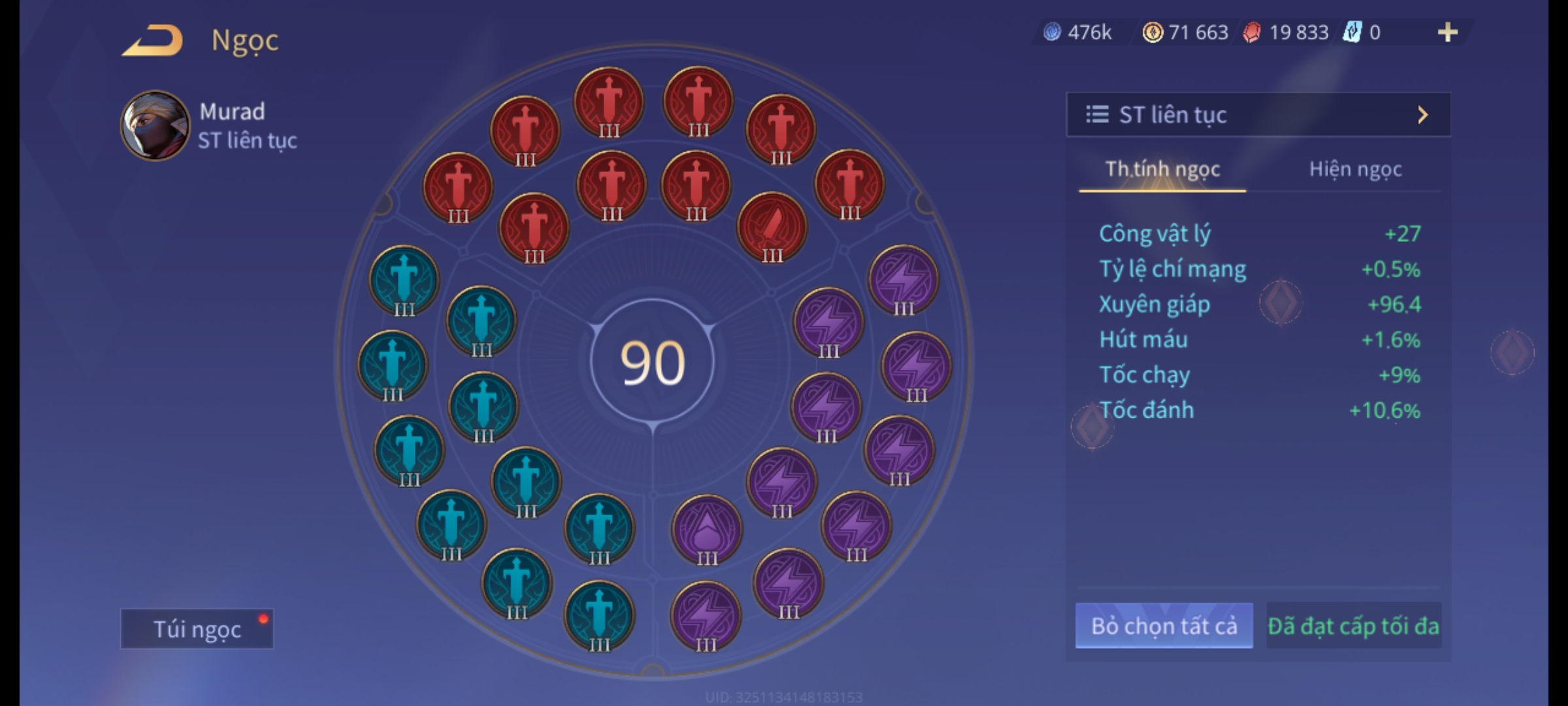Tap the level 90 center circle
This screenshot has width=1568, height=706.
click(652, 363)
